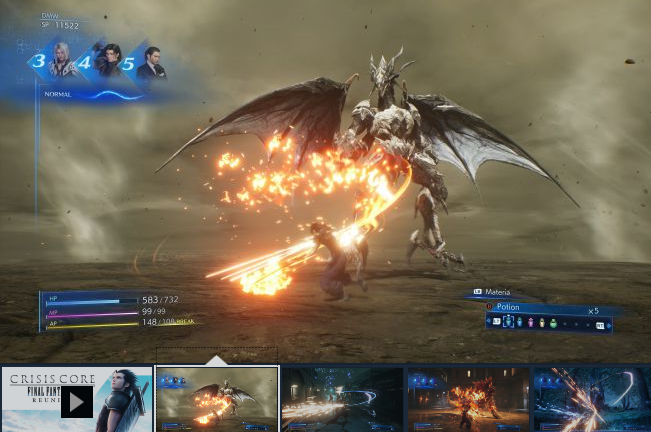This screenshot has width=651, height=432.
Task: Show the blue sword slash screenshot thumbnail
Action: pos(591,399)
